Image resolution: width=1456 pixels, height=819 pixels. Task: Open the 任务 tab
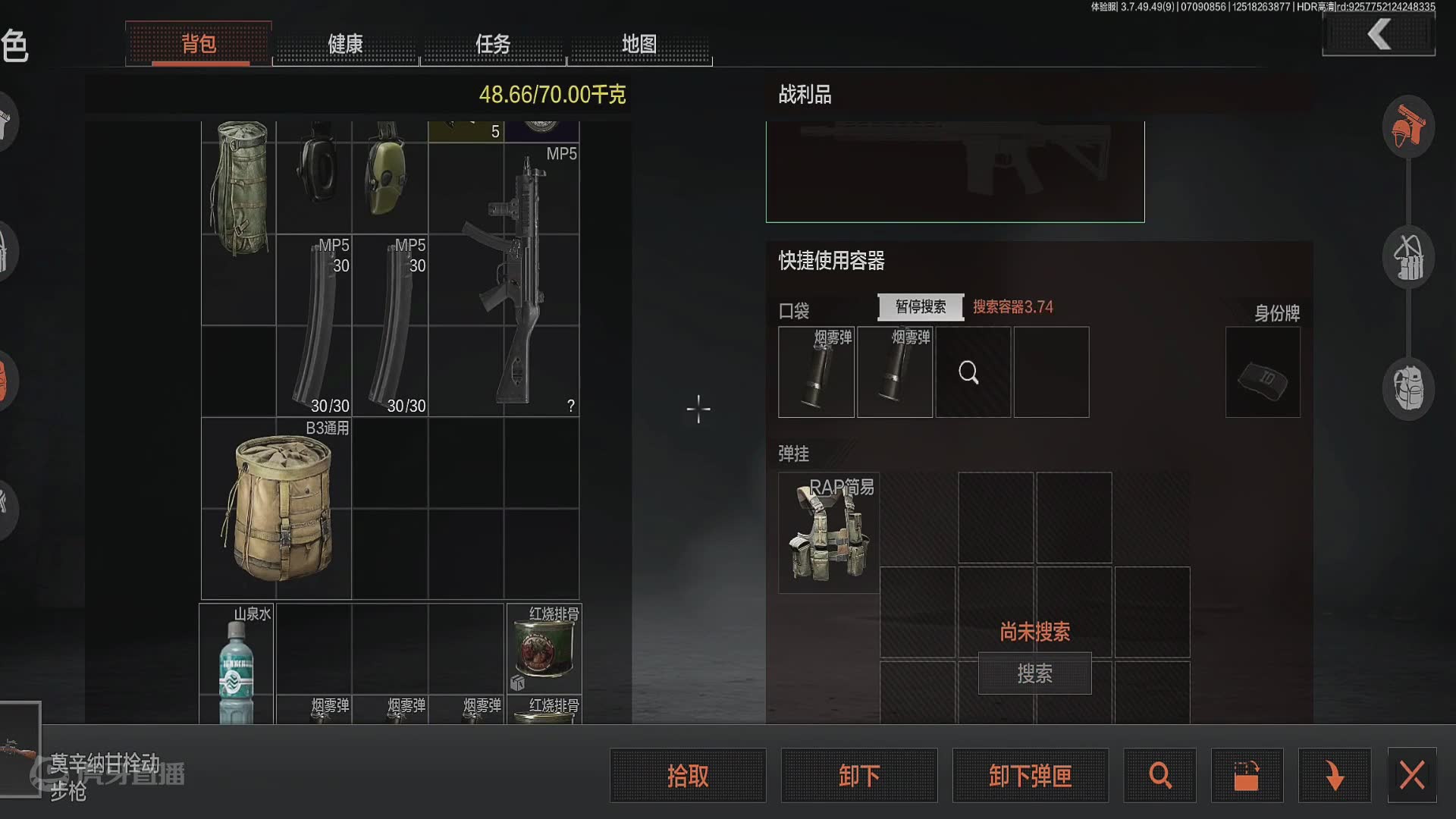(x=493, y=45)
